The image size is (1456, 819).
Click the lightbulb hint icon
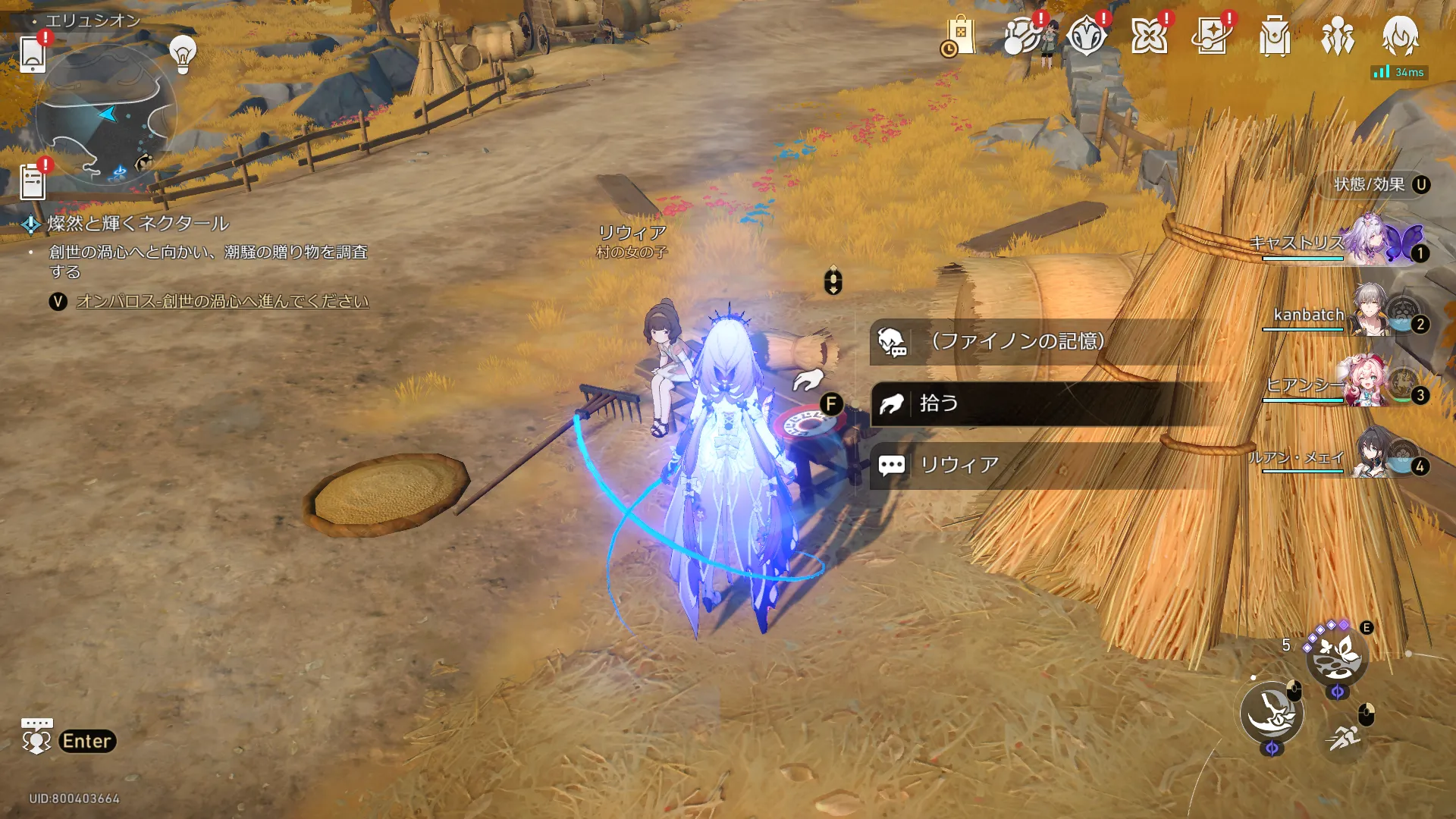pos(183,53)
